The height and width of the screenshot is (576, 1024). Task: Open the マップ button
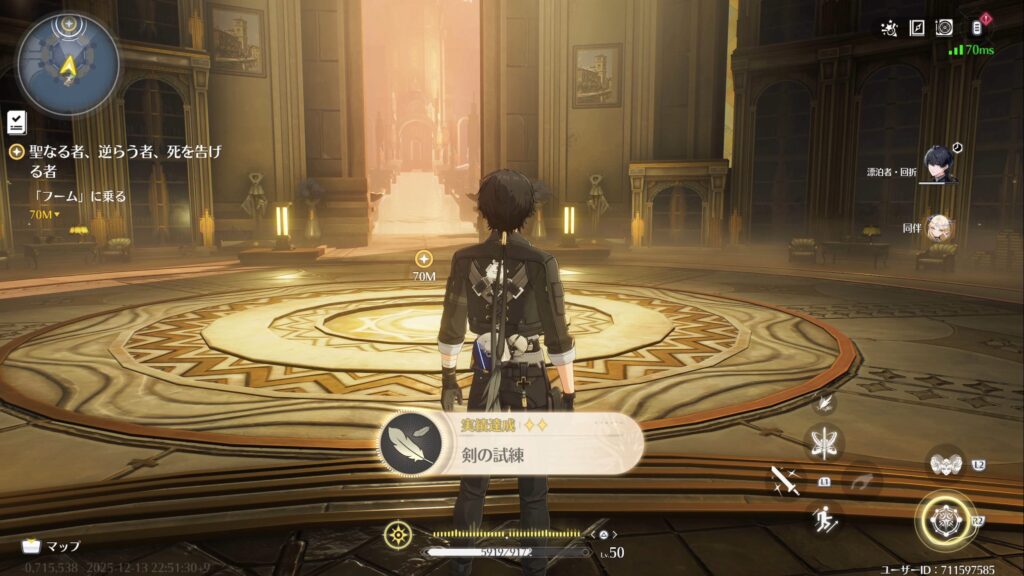51,546
